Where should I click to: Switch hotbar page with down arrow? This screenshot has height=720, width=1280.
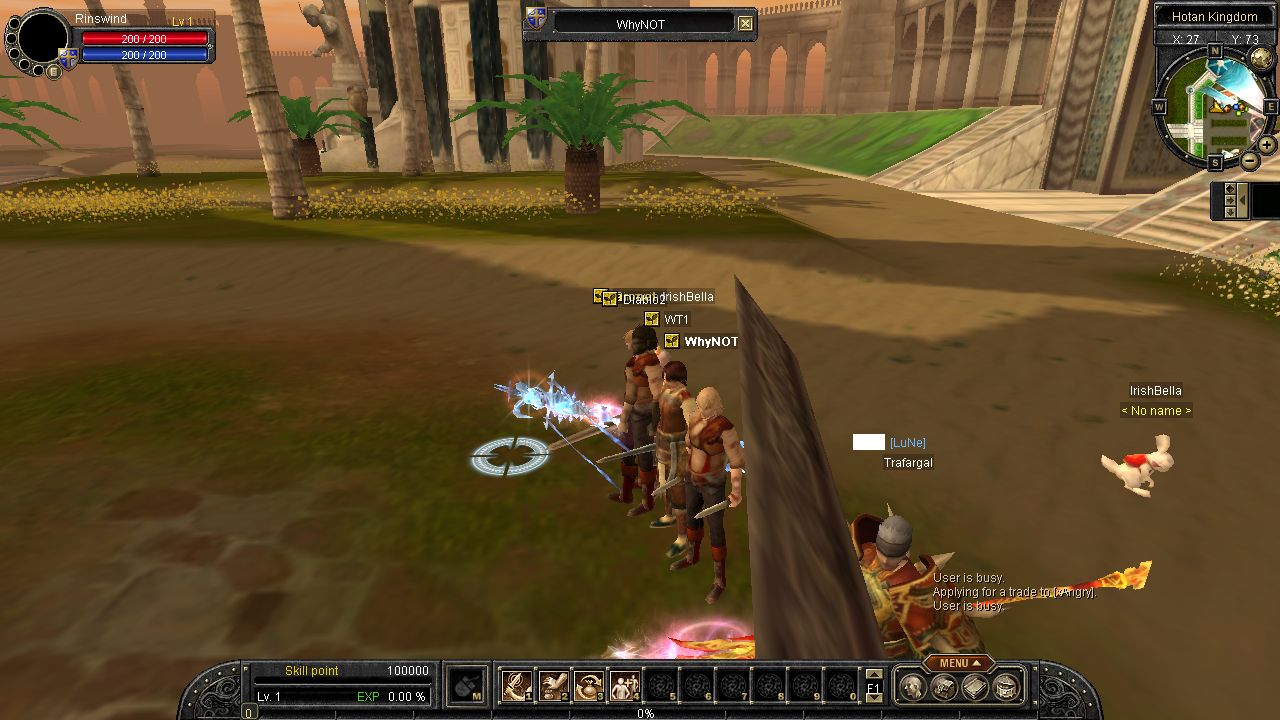pyautogui.click(x=874, y=699)
